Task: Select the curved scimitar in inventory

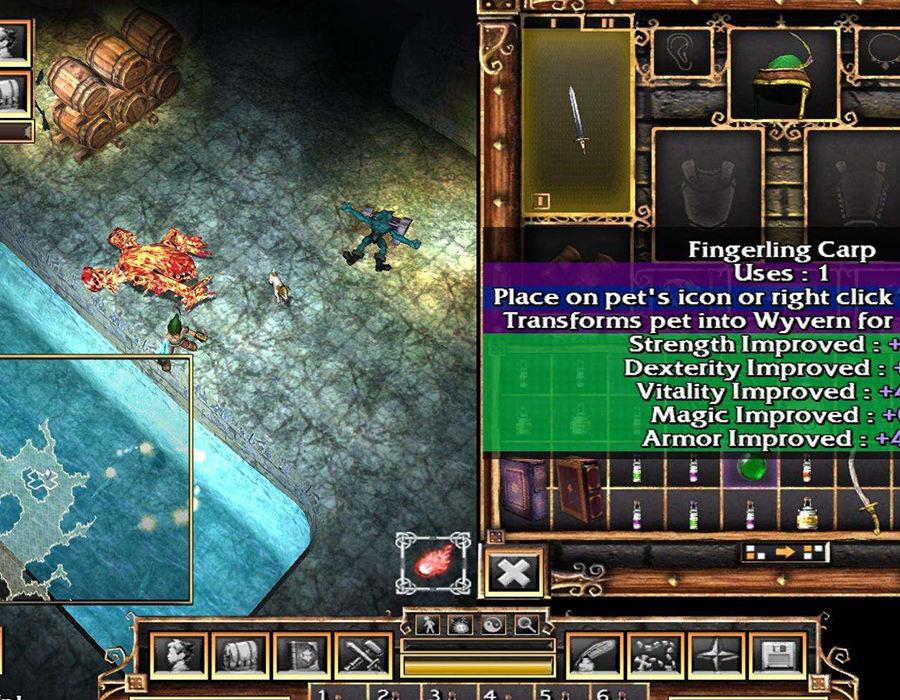Action: tap(867, 493)
